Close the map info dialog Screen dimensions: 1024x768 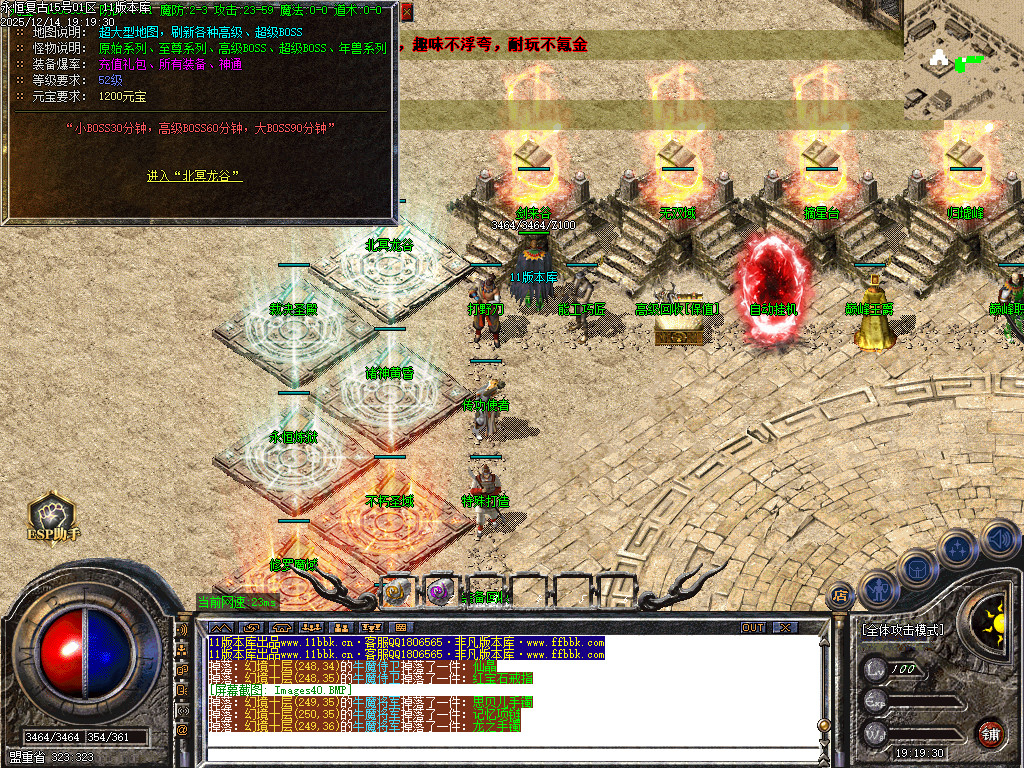point(406,12)
